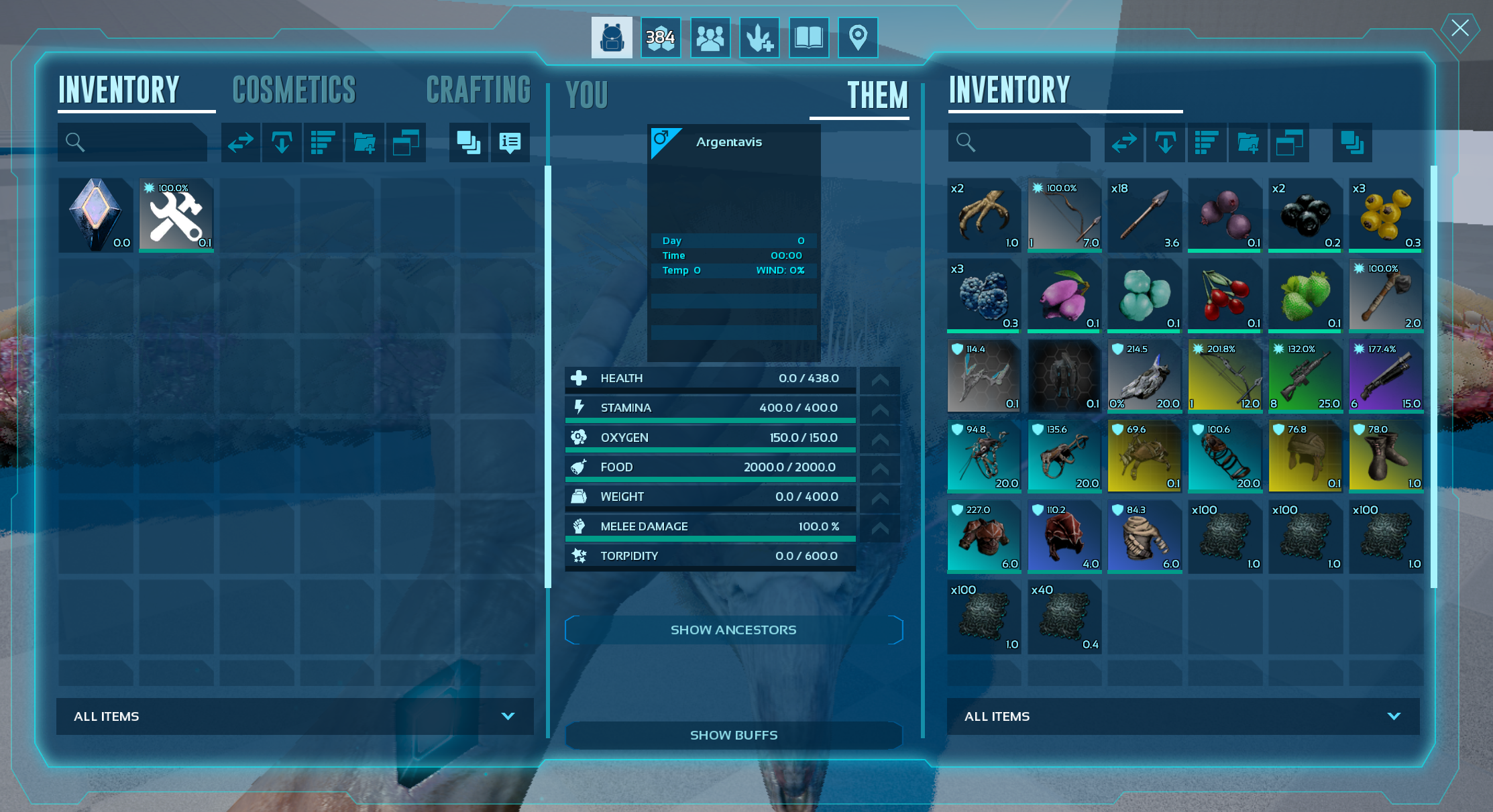The image size is (1493, 812).
Task: Click the Show Ancestors button
Action: click(734, 630)
